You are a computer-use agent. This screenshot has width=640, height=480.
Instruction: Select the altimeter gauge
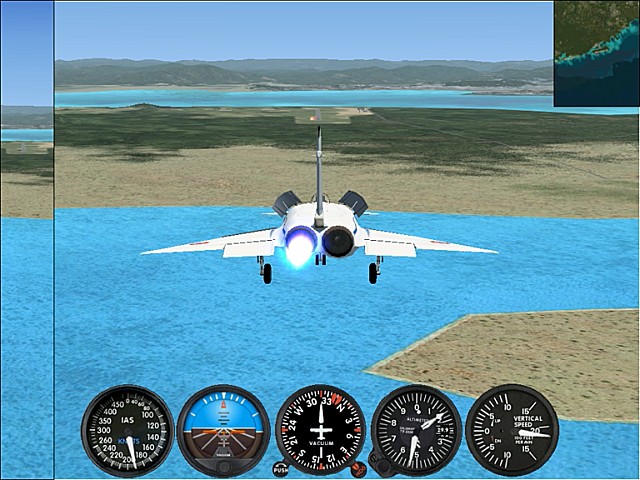point(416,430)
